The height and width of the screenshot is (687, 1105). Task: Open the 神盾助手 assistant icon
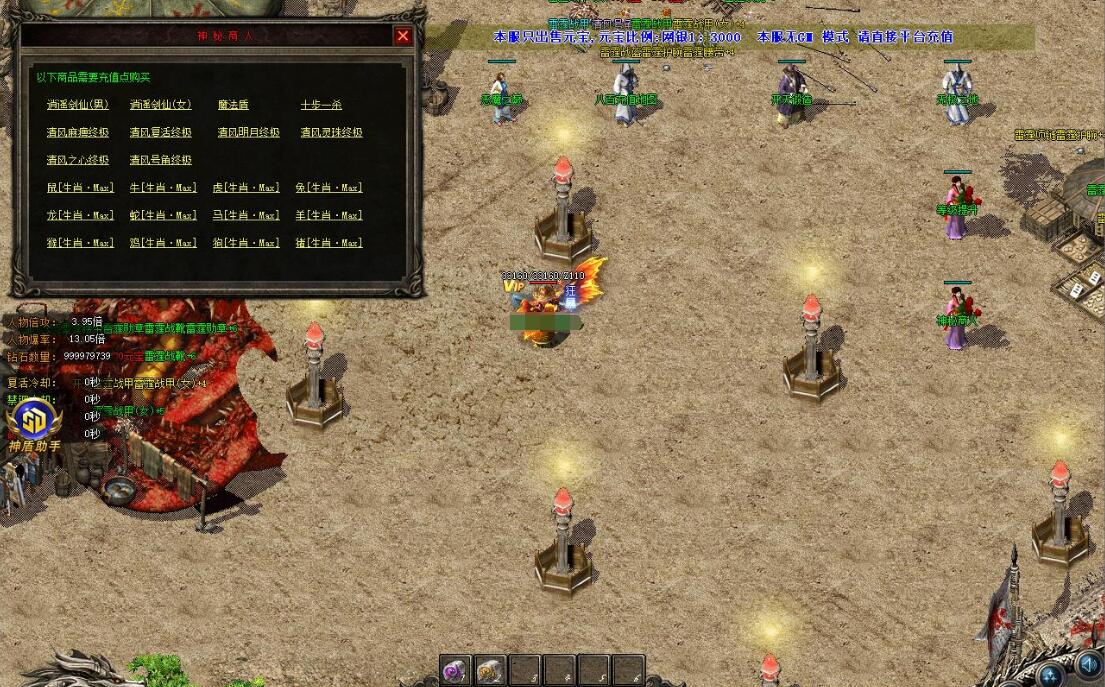click(34, 419)
